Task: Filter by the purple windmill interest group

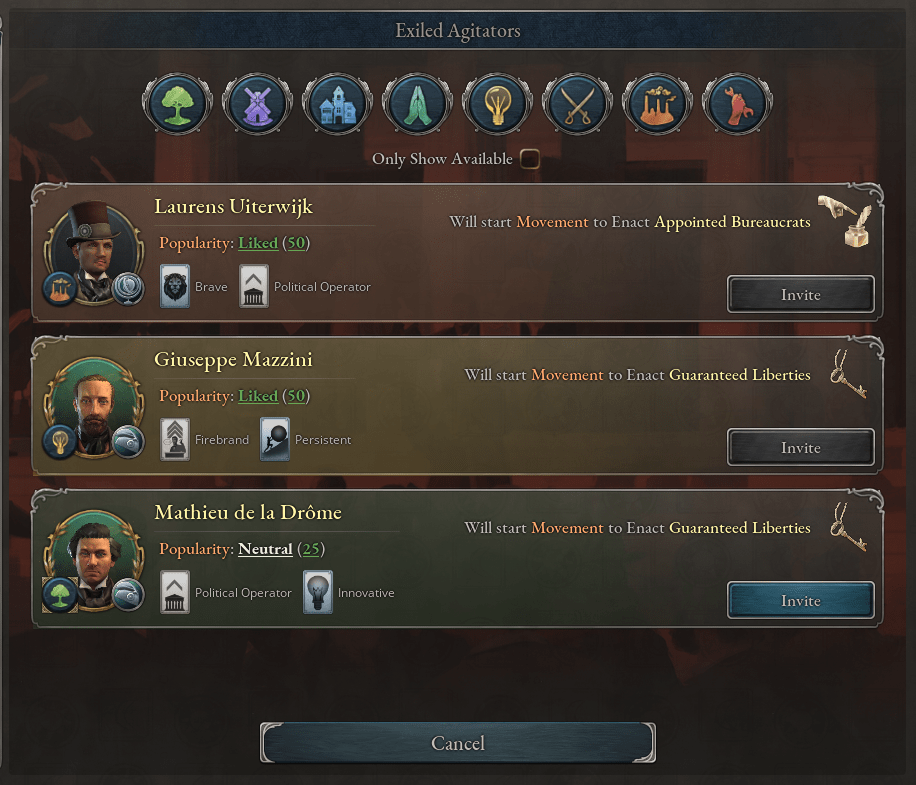Action: pos(257,103)
